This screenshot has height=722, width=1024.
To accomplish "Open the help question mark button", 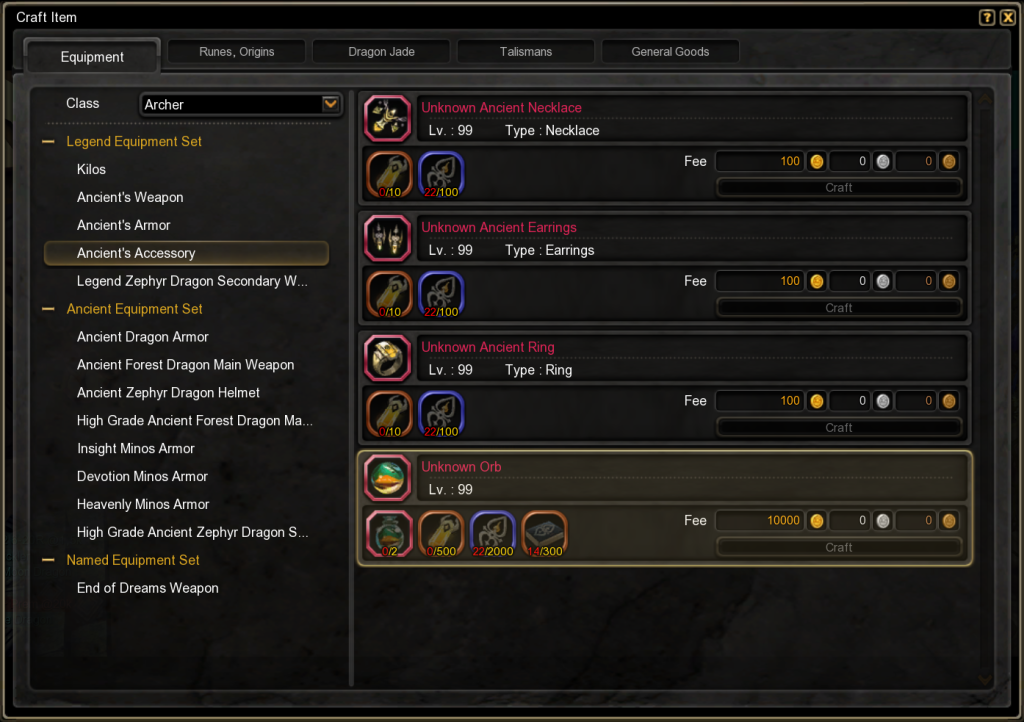I will (x=987, y=17).
